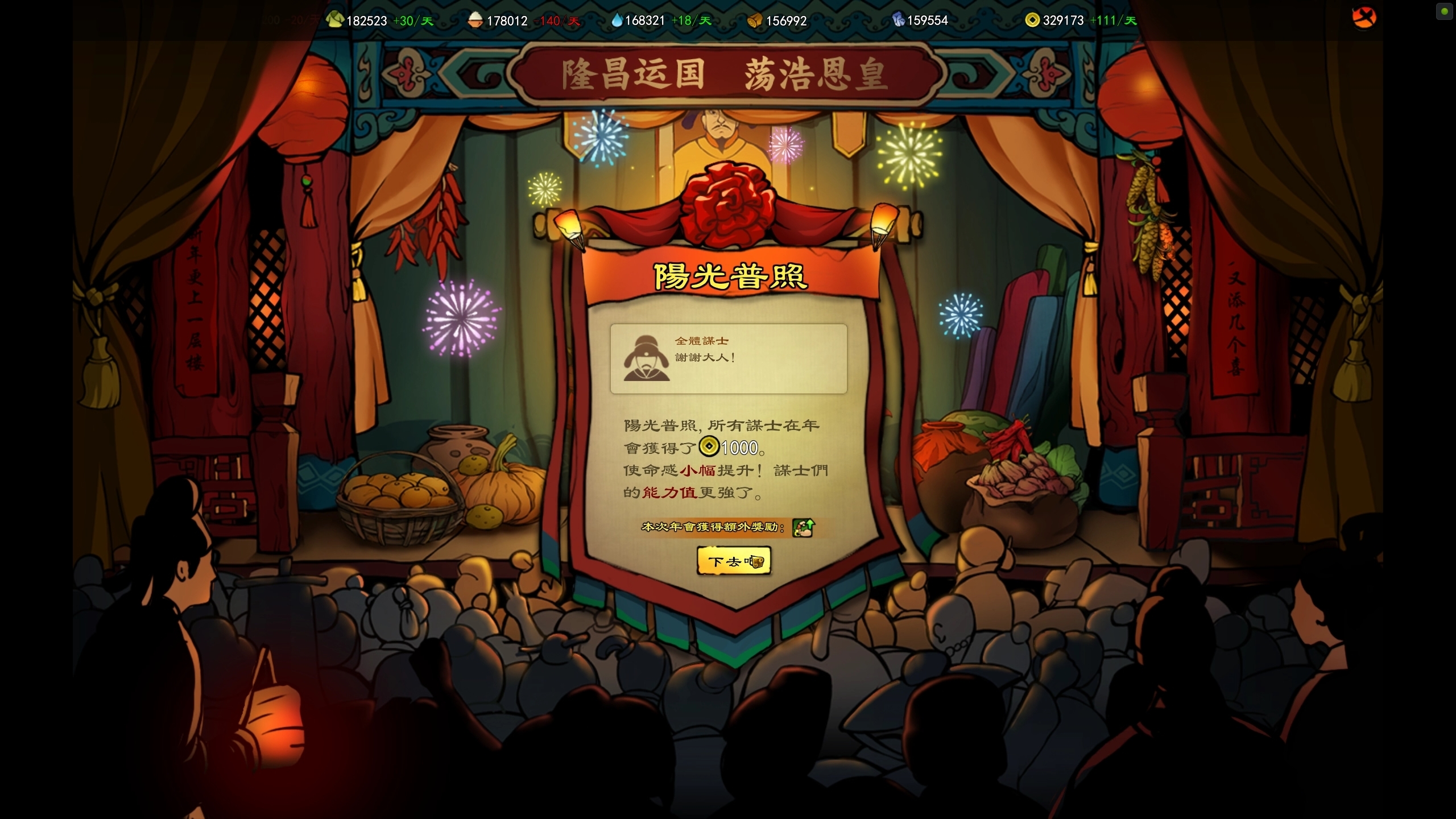
Task: Click the orange X close button top right
Action: tap(1364, 18)
